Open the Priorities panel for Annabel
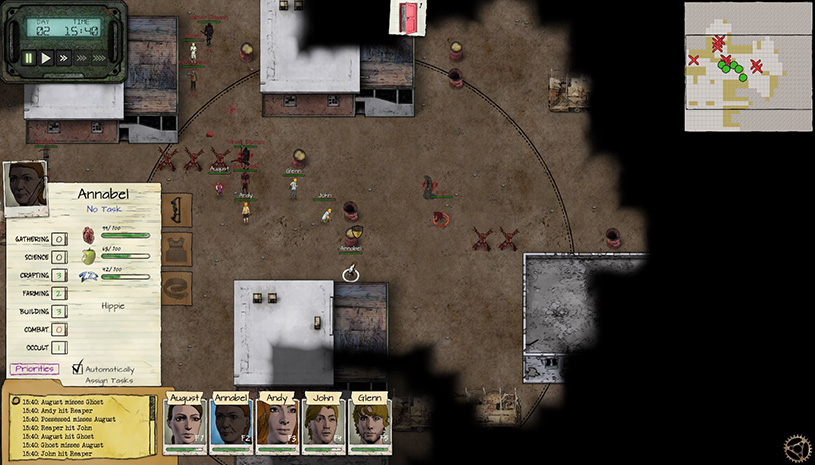The height and width of the screenshot is (465, 815). tap(34, 369)
